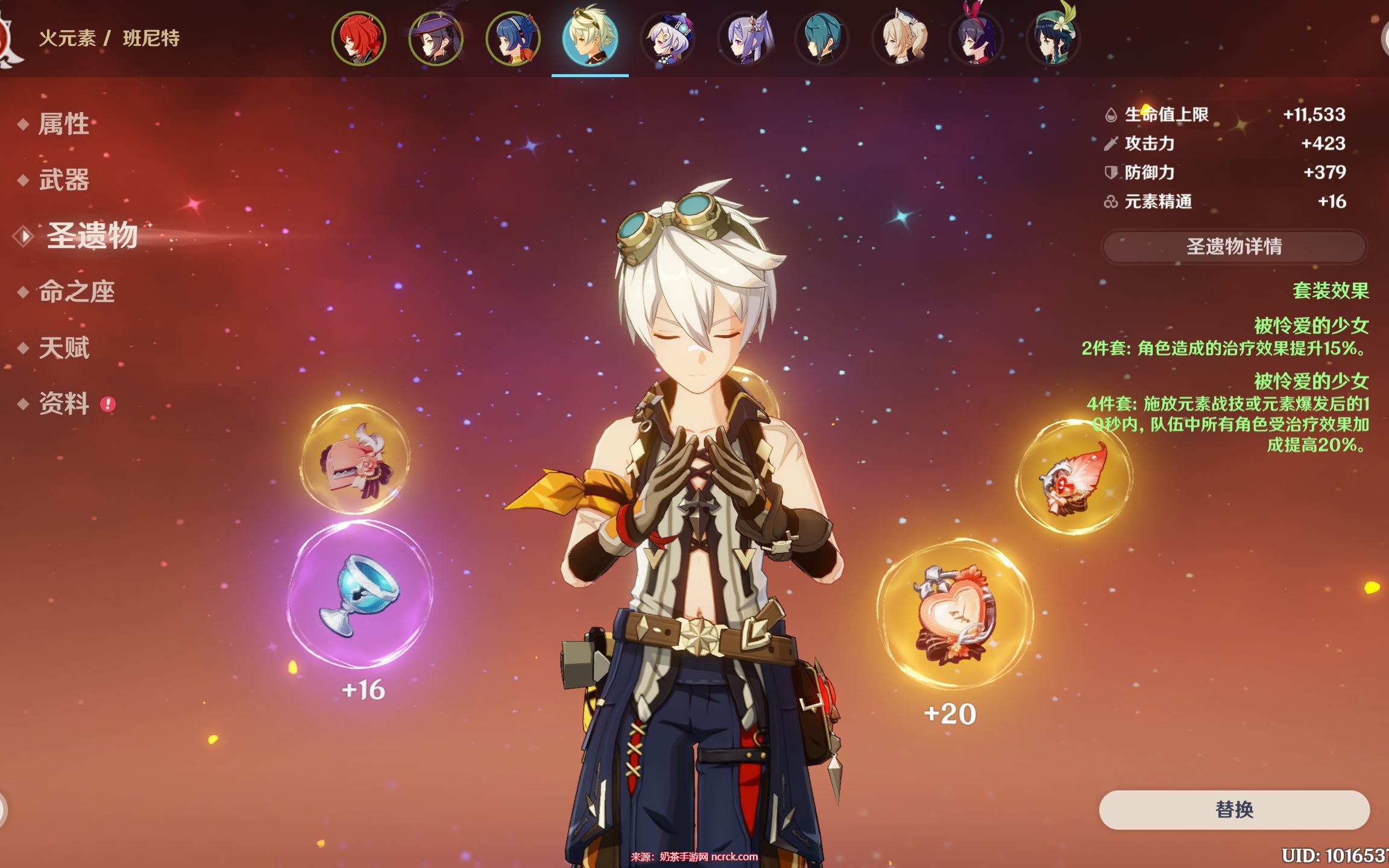Image resolution: width=1389 pixels, height=868 pixels.
Task: Choose the witch-hat Mona portrait
Action: pyautogui.click(x=436, y=39)
